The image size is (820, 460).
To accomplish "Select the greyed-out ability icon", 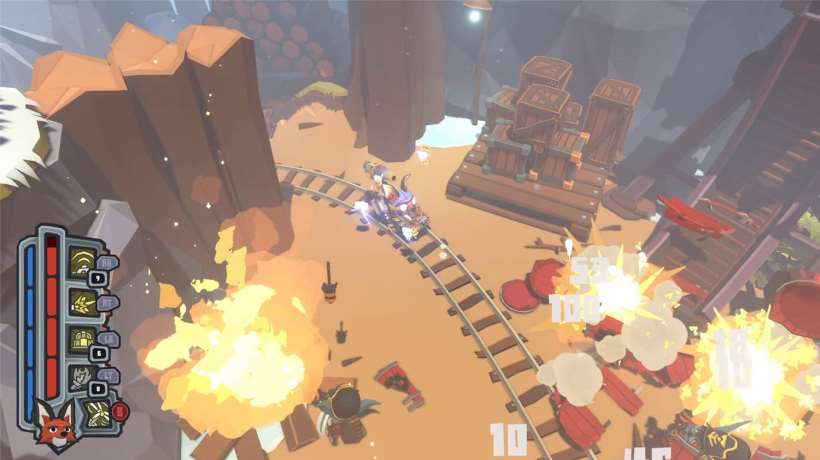I will (x=79, y=377).
